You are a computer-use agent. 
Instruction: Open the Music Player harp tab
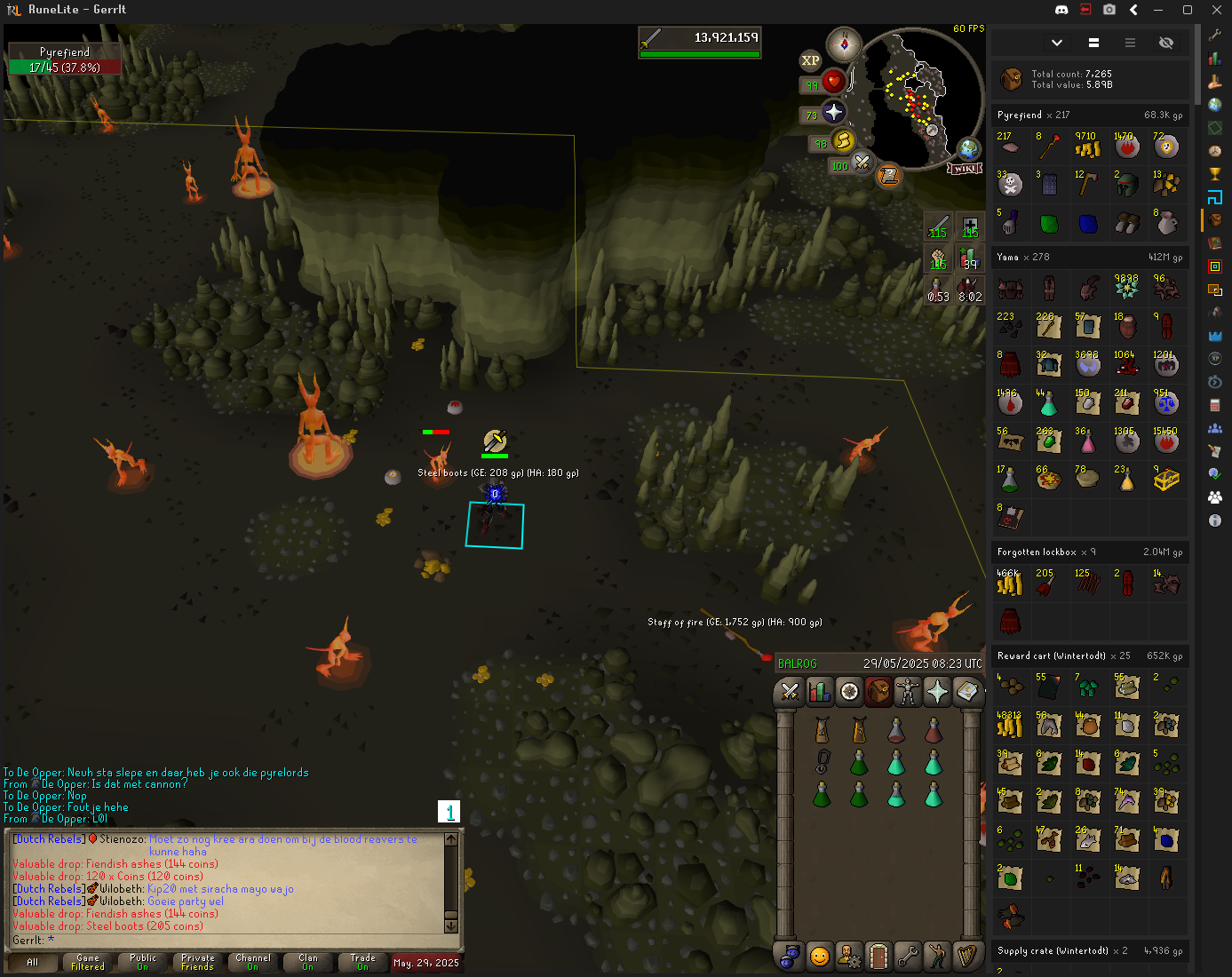pyautogui.click(x=966, y=956)
